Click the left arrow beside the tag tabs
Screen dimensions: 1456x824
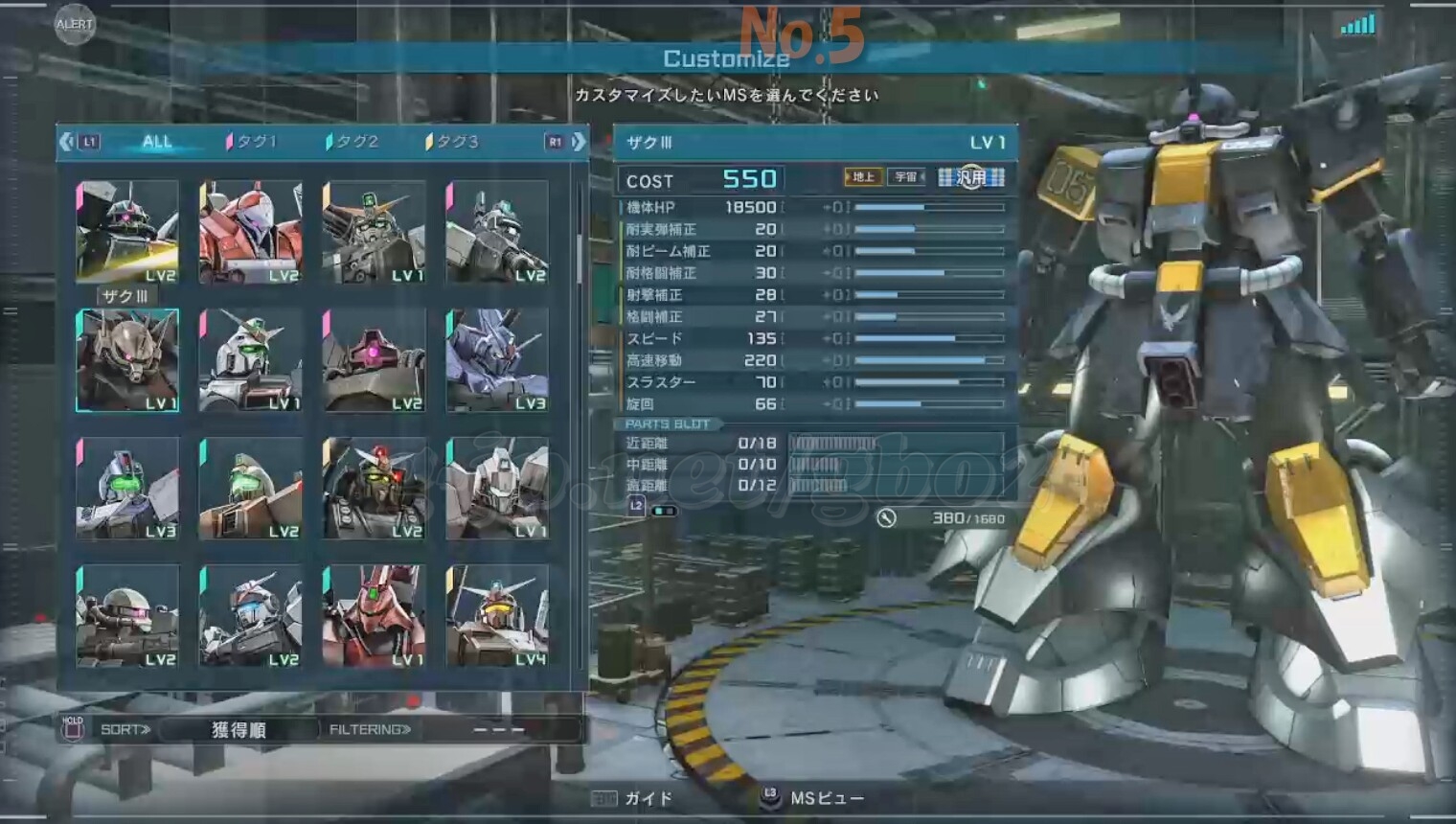coord(66,142)
